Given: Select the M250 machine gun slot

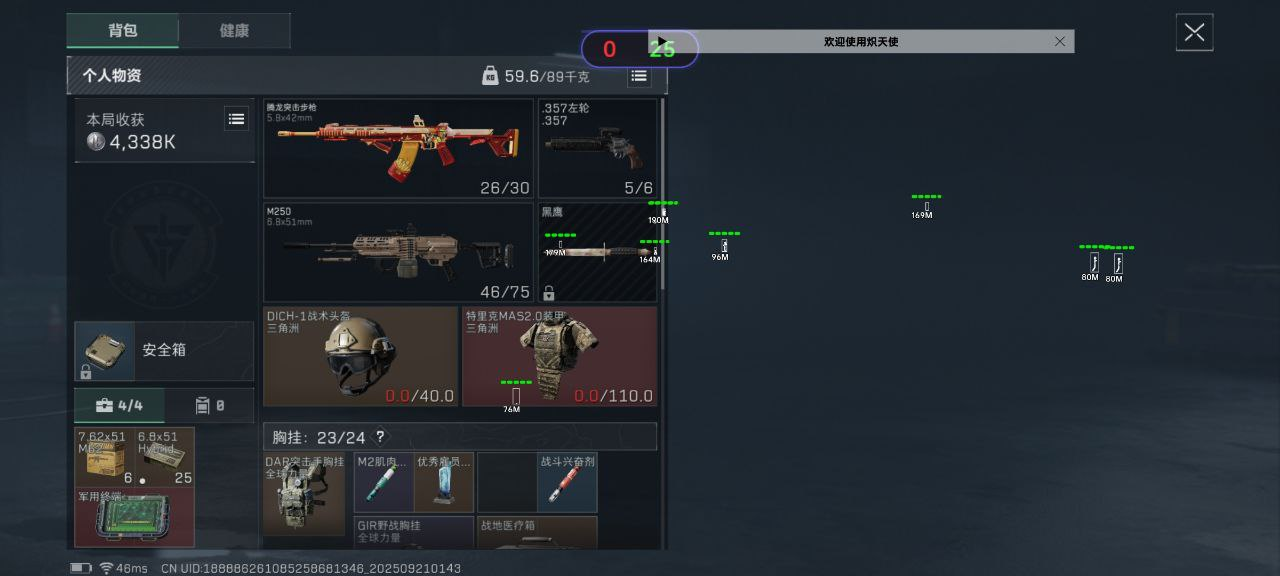Looking at the screenshot, I should coord(398,252).
